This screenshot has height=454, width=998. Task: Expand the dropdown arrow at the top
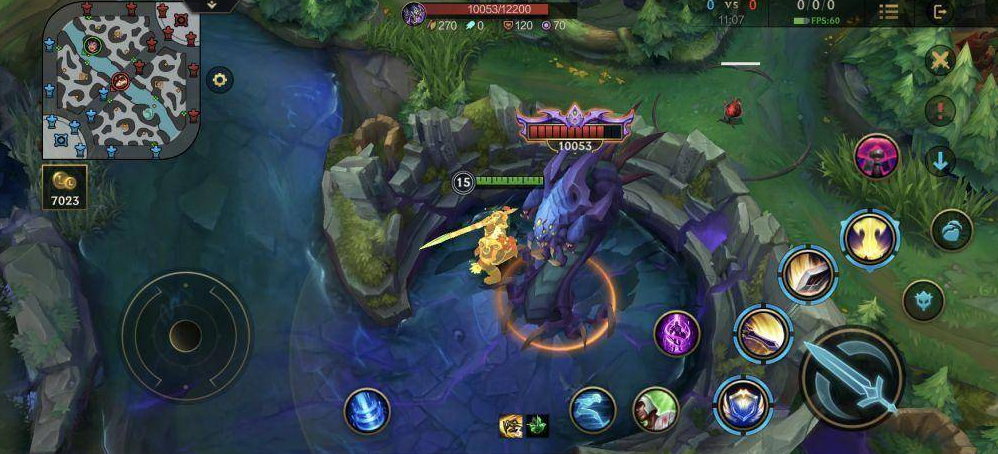[x=213, y=5]
